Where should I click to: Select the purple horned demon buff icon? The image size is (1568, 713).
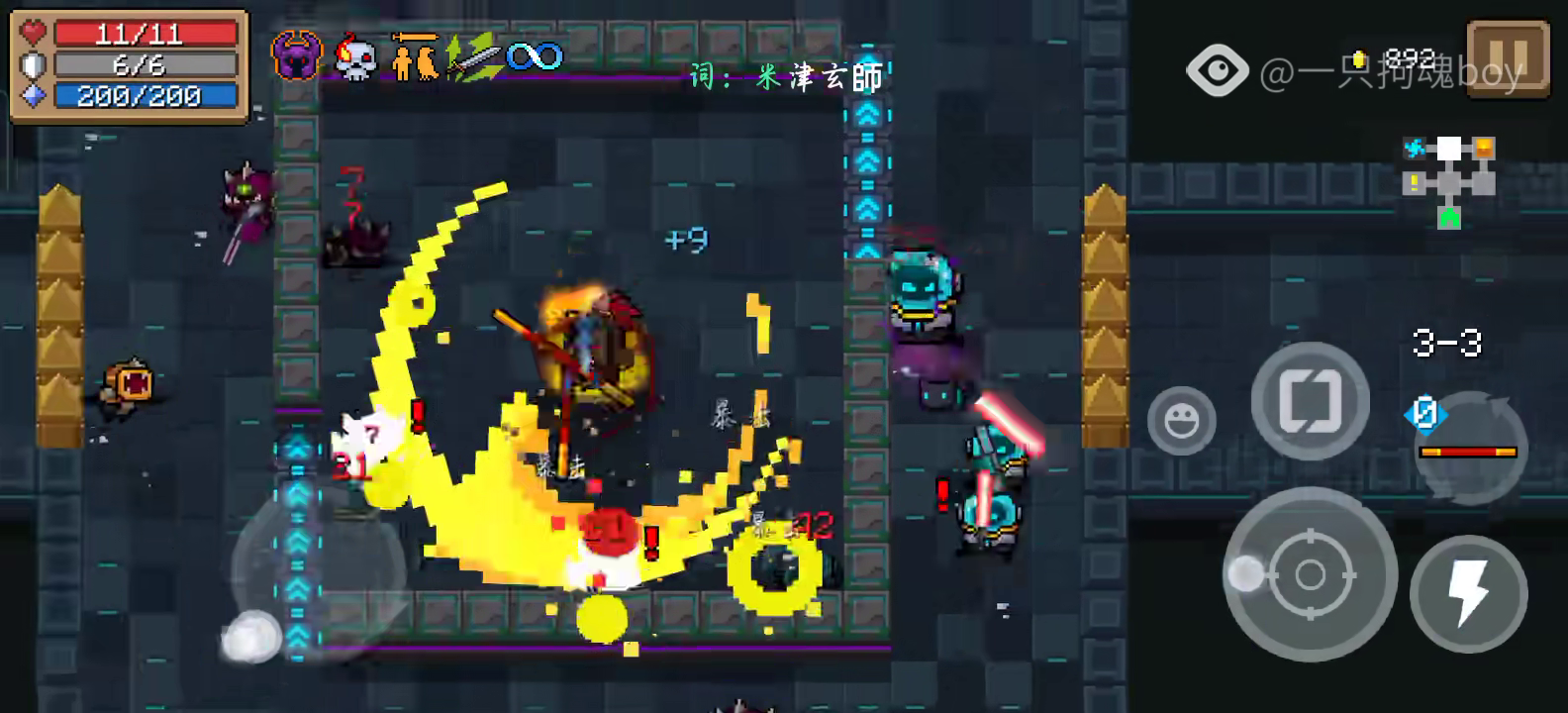(297, 55)
